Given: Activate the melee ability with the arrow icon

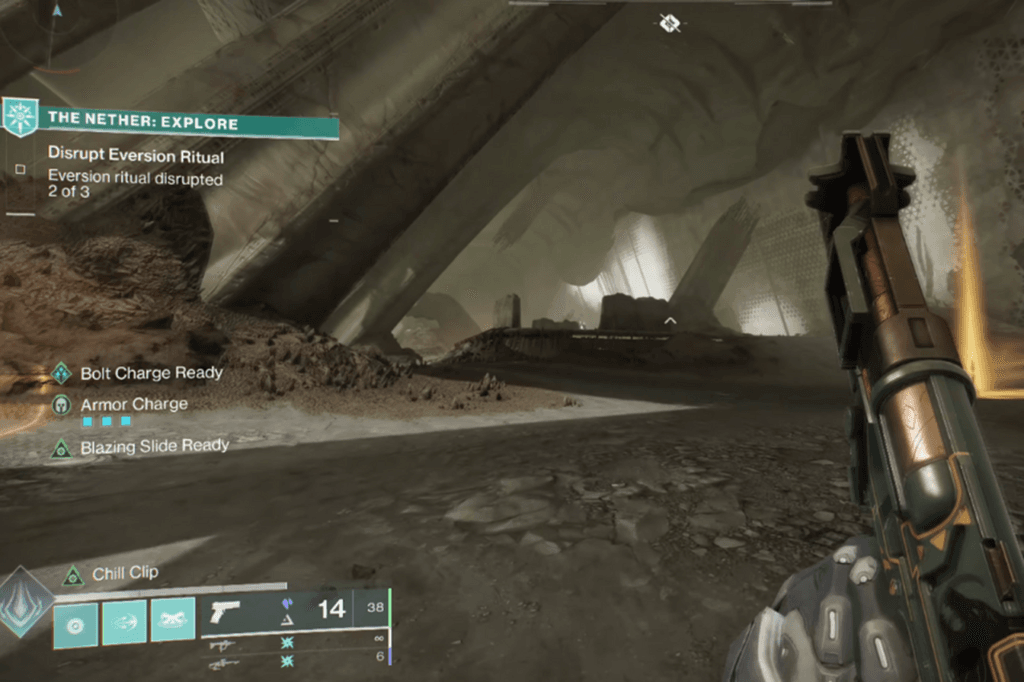Looking at the screenshot, I should coord(124,623).
